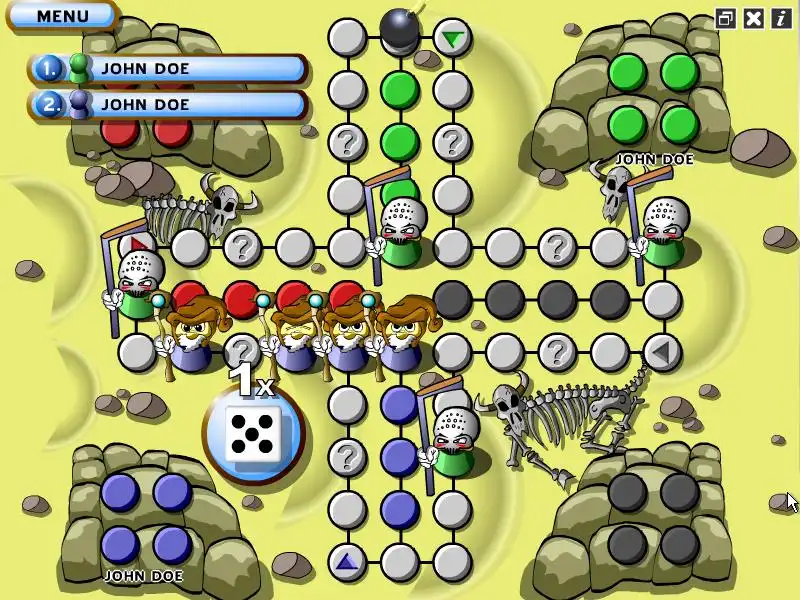This screenshot has width=800, height=600.
Task: Select the green arrow start tile
Action: pos(453,38)
